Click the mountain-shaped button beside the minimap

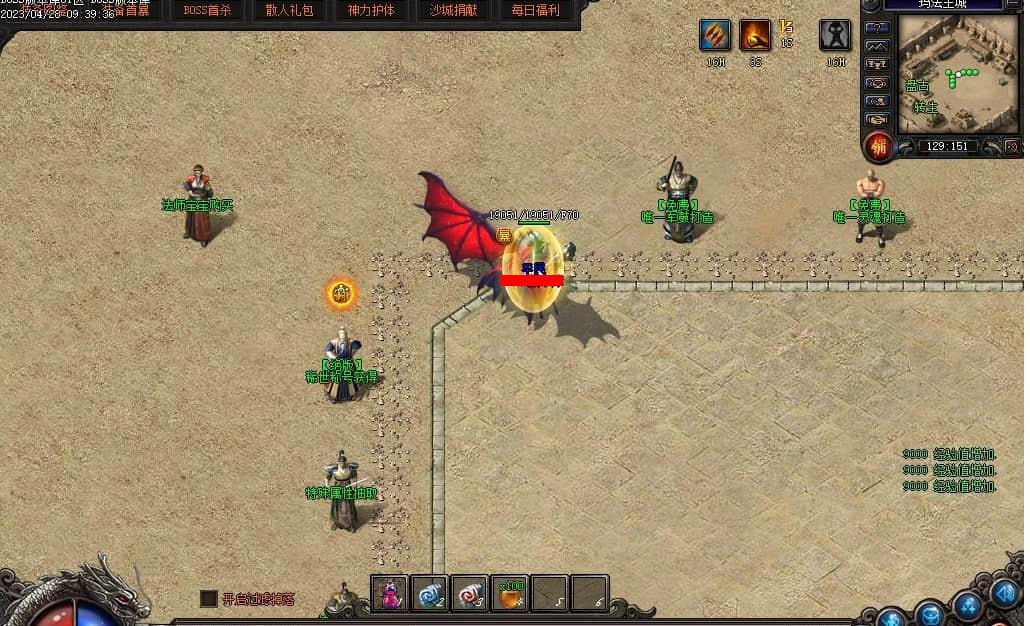tap(877, 47)
